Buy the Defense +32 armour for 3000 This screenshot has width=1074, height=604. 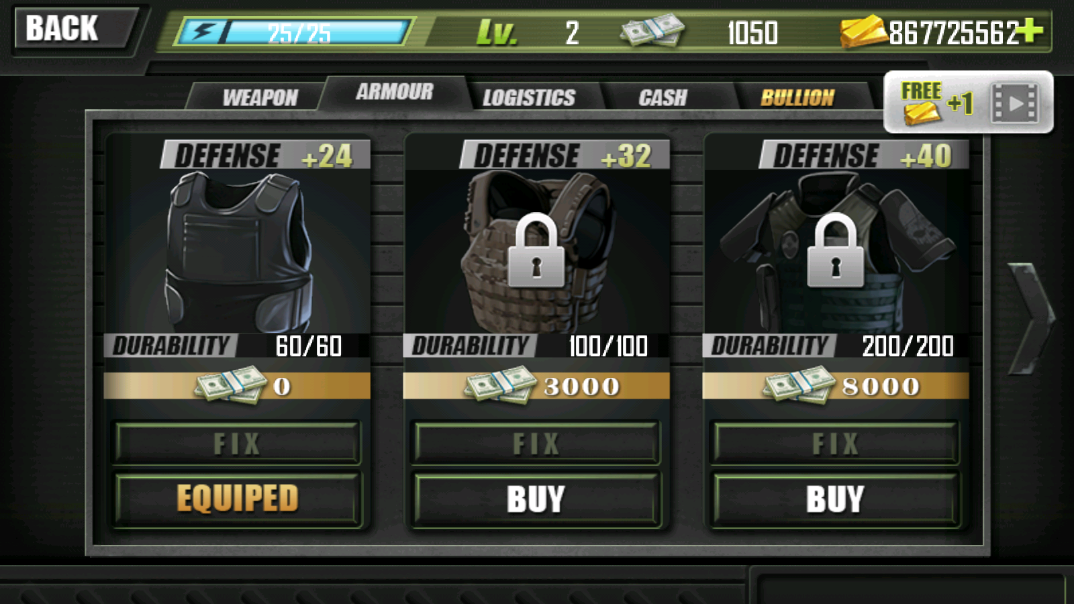(x=536, y=499)
